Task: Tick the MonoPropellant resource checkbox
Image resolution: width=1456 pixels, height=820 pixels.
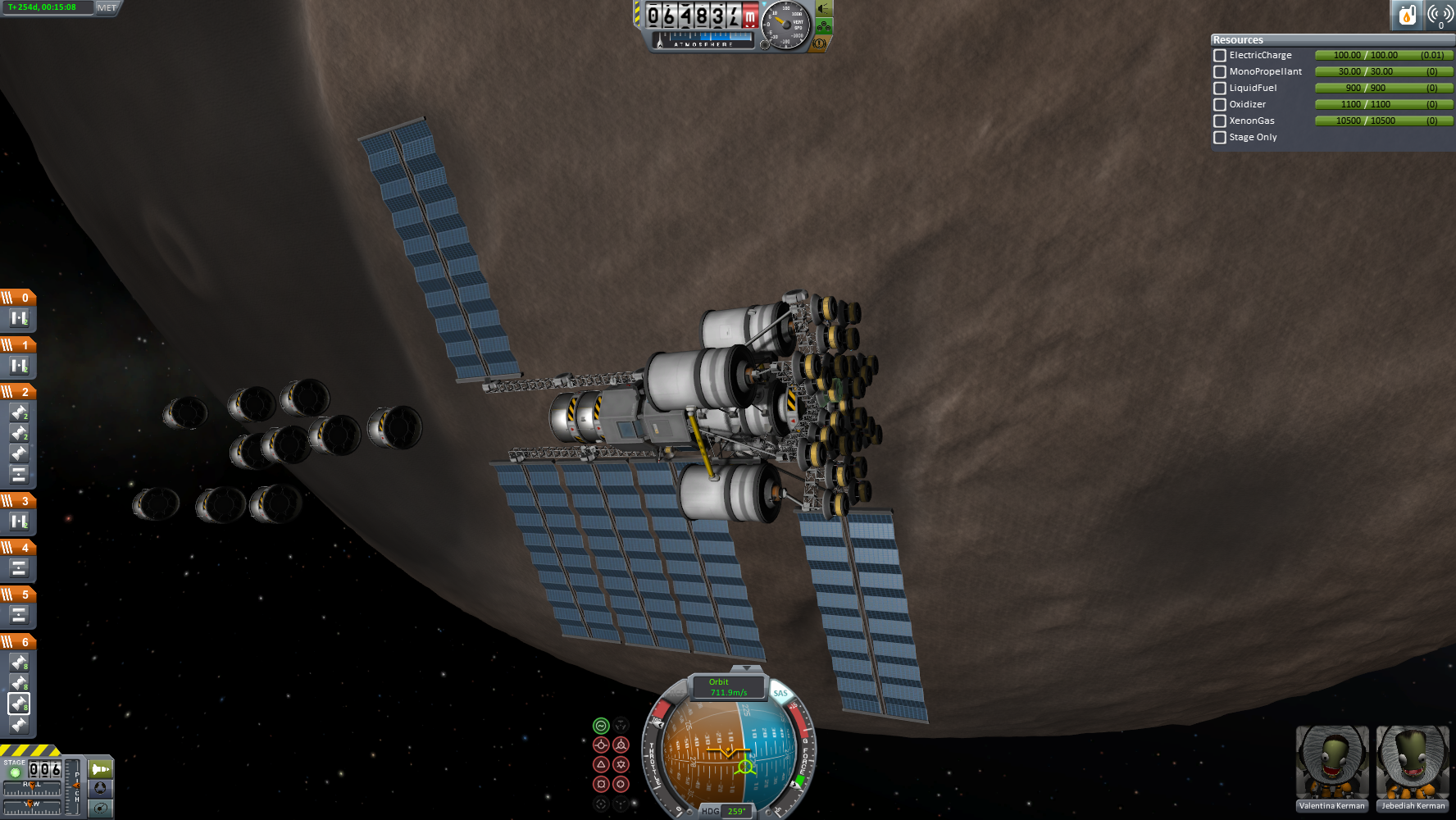Action: point(1220,72)
